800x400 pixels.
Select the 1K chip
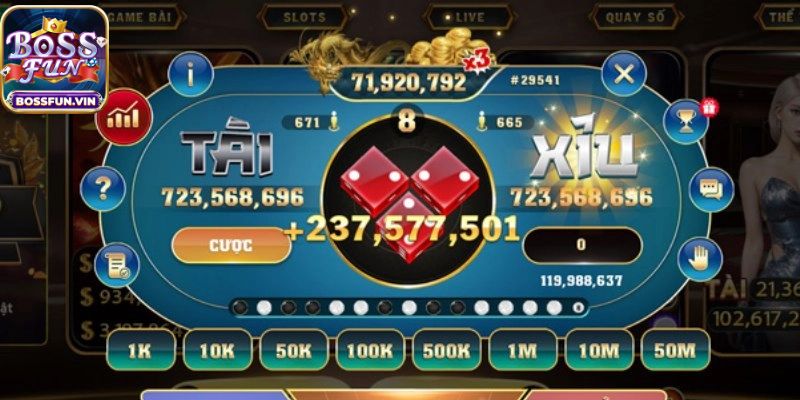138,349
